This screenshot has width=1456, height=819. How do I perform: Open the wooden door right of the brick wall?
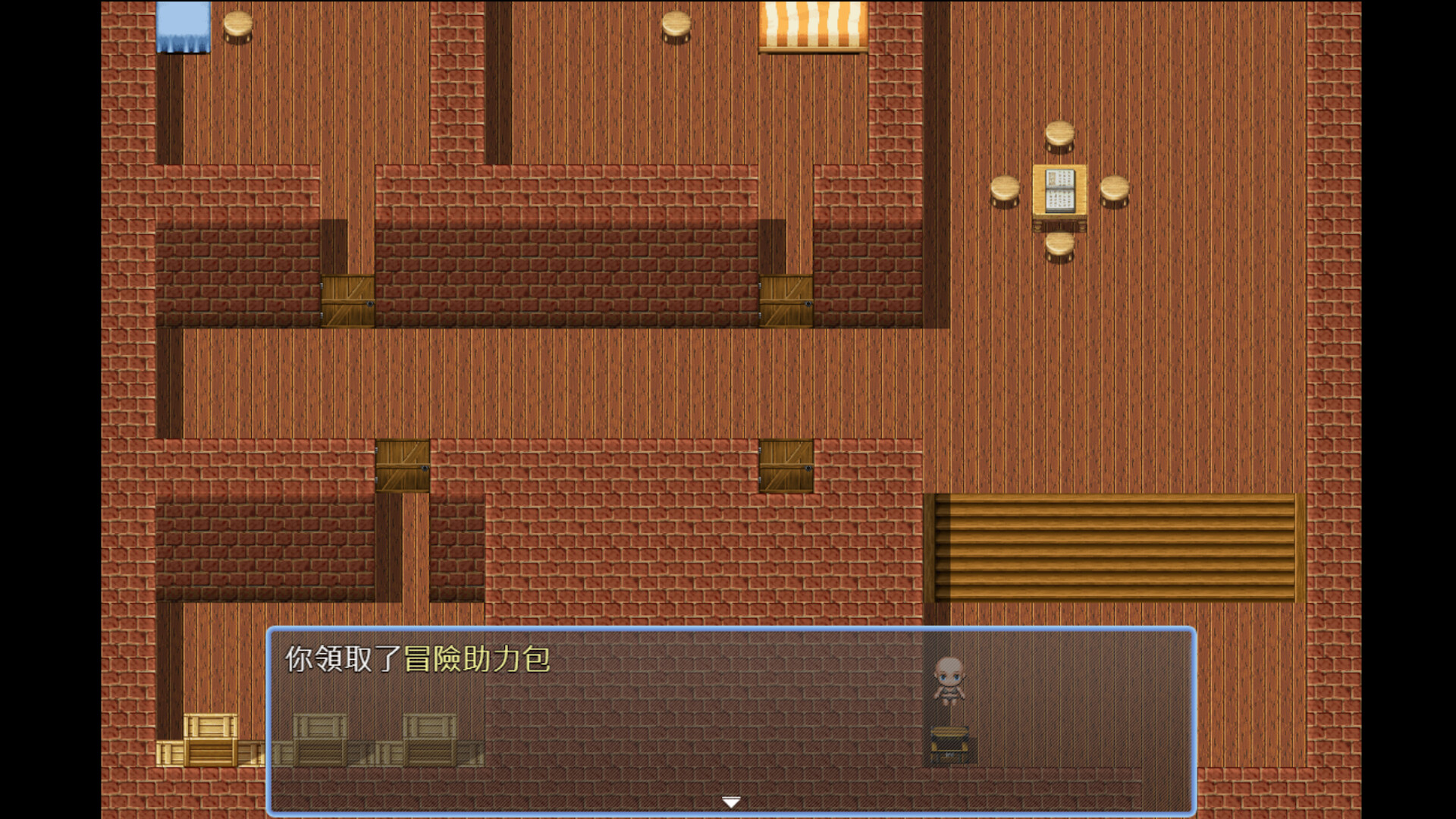pos(785,300)
